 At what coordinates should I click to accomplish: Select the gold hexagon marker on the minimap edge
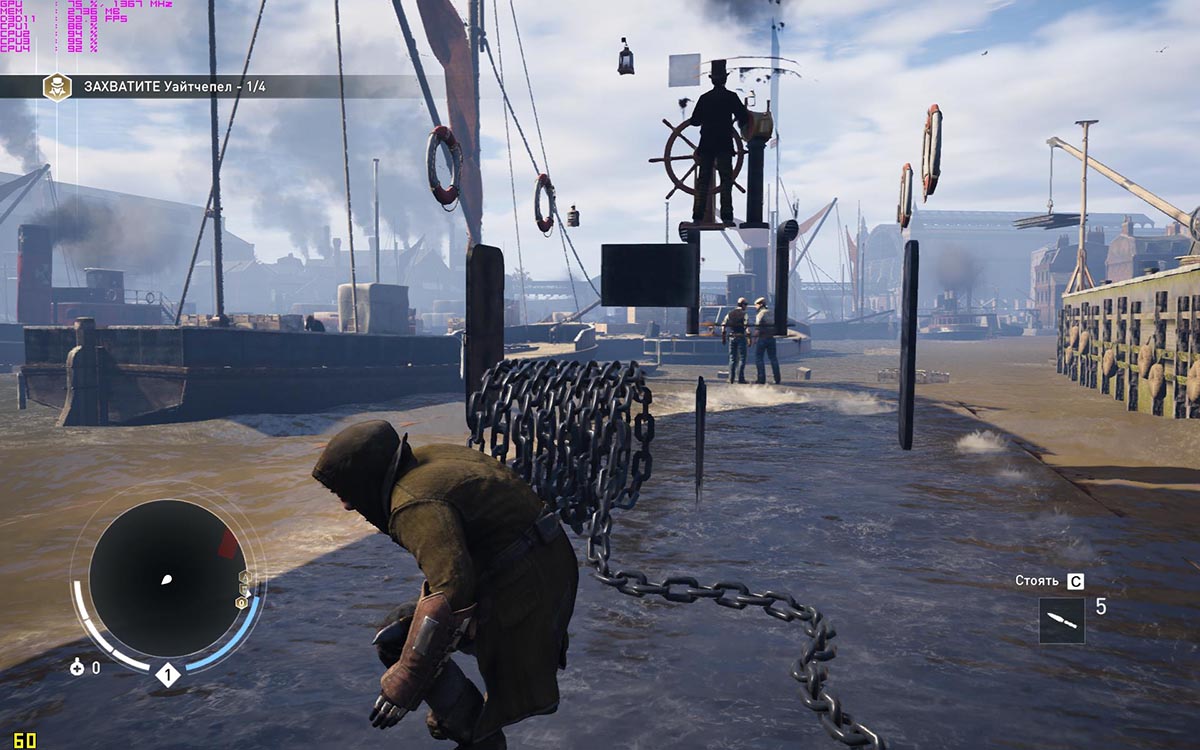pyautogui.click(x=241, y=603)
